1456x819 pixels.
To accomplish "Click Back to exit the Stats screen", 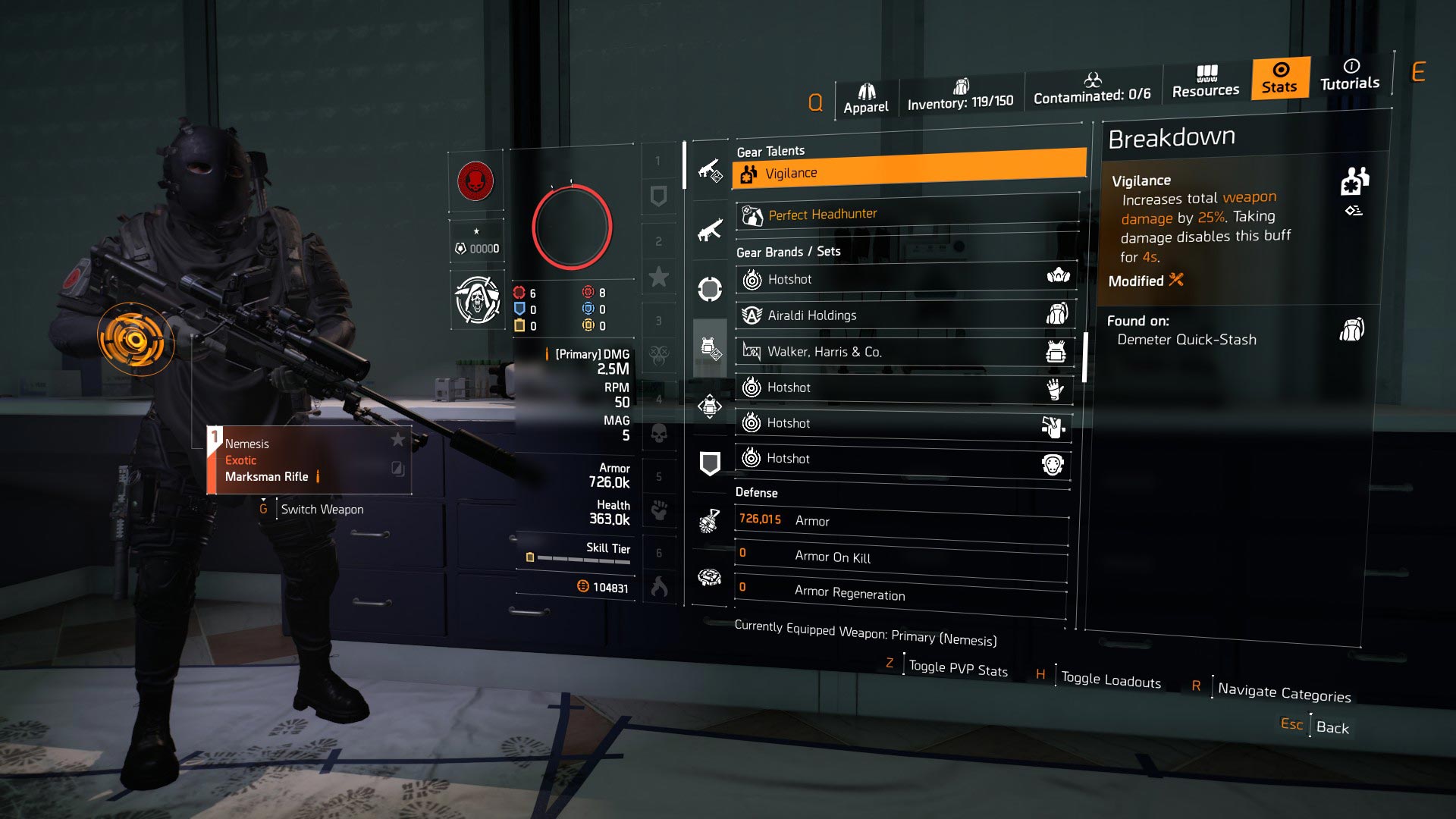I will (x=1332, y=728).
